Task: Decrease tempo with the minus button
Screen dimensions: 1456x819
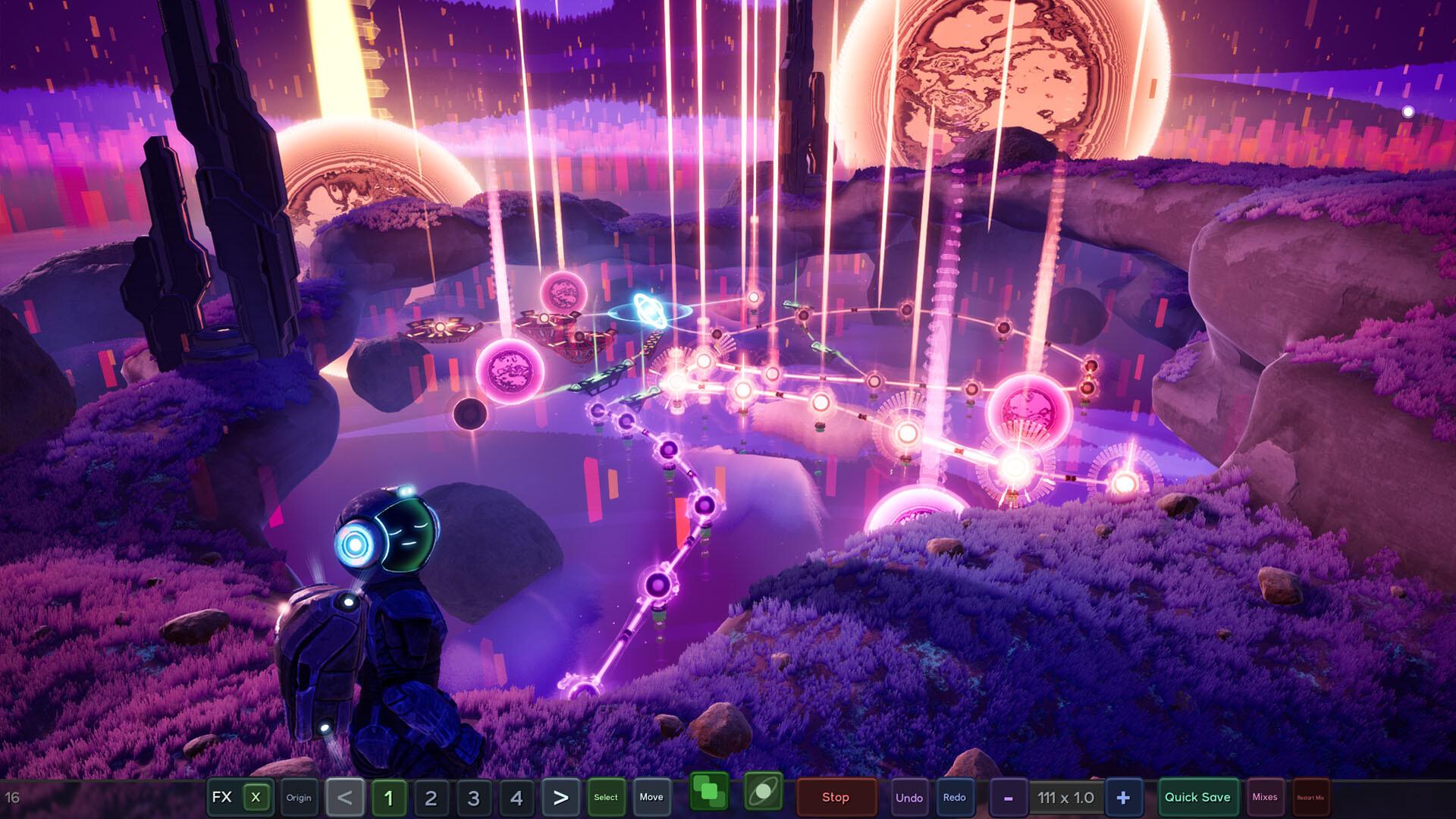Action: [x=1009, y=798]
